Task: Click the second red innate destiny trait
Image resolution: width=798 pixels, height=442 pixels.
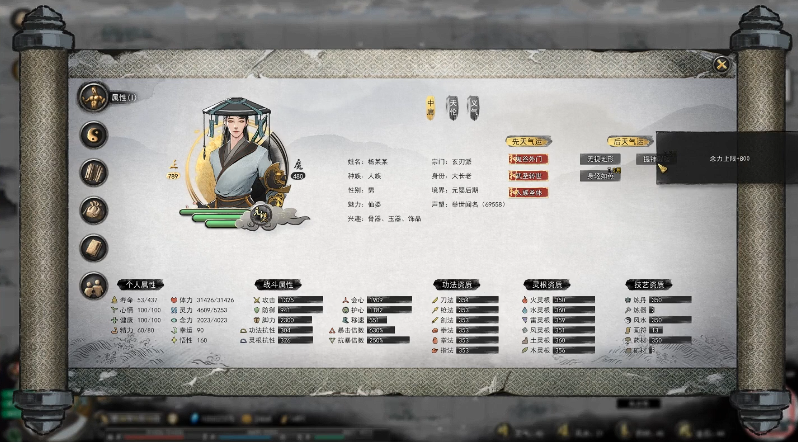Action: point(527,176)
